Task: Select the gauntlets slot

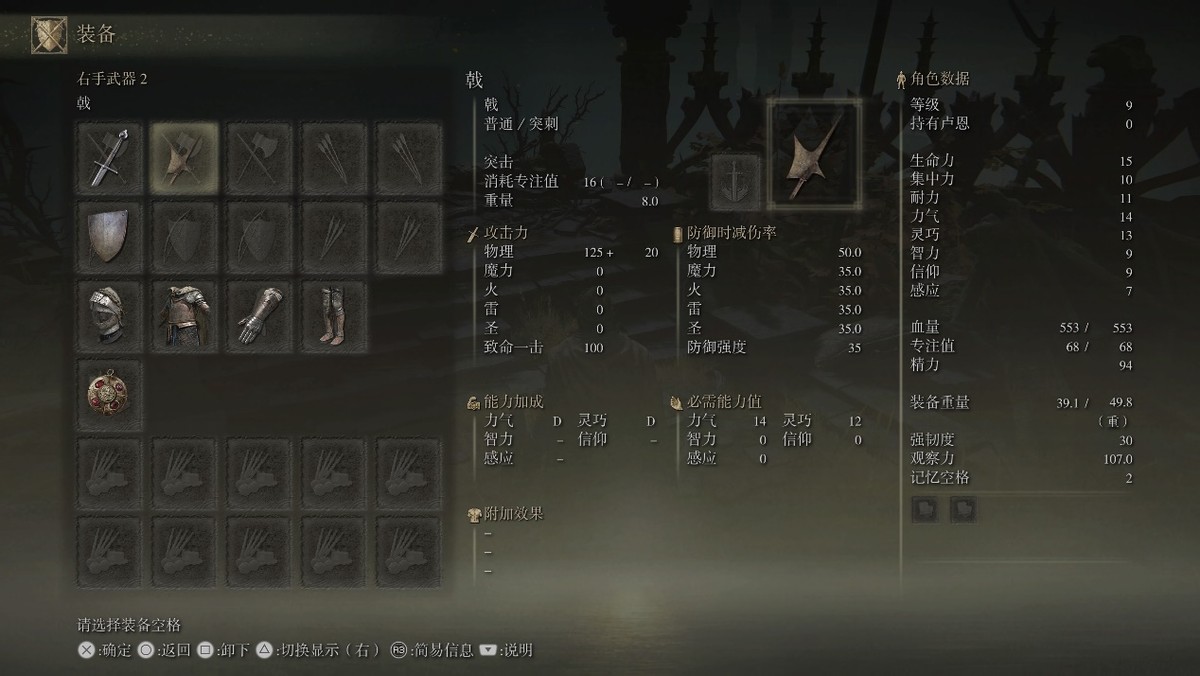Action: (x=260, y=315)
